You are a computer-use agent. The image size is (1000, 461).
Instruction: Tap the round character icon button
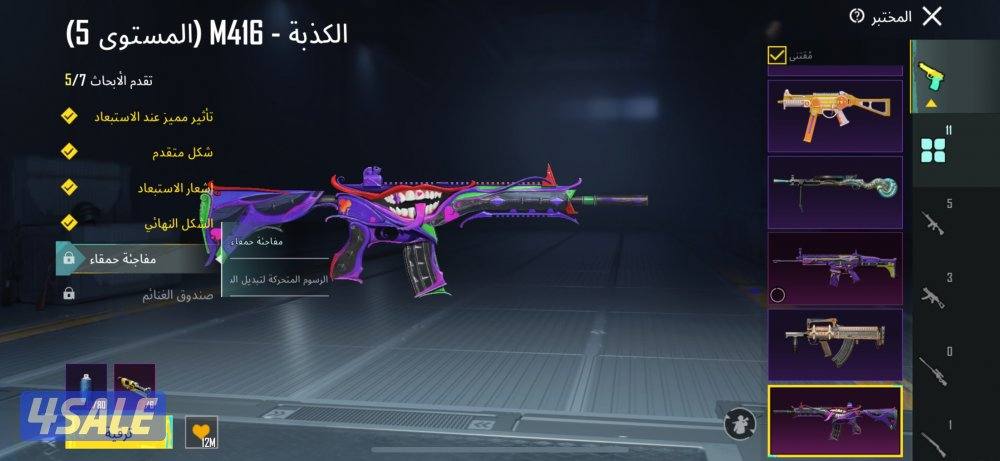[x=740, y=421]
